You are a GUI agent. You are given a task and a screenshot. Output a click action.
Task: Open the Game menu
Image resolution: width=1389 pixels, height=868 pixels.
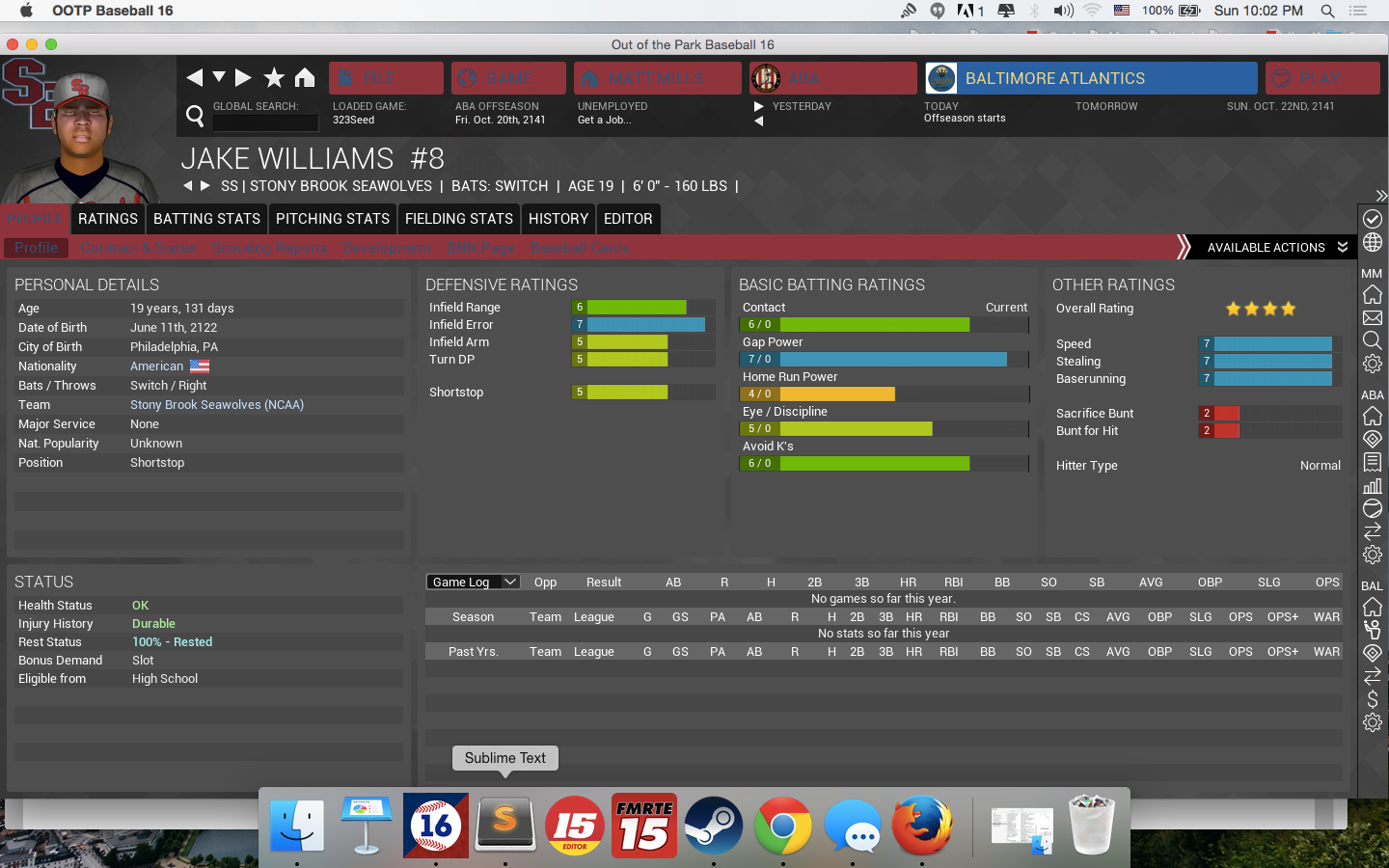click(x=508, y=78)
